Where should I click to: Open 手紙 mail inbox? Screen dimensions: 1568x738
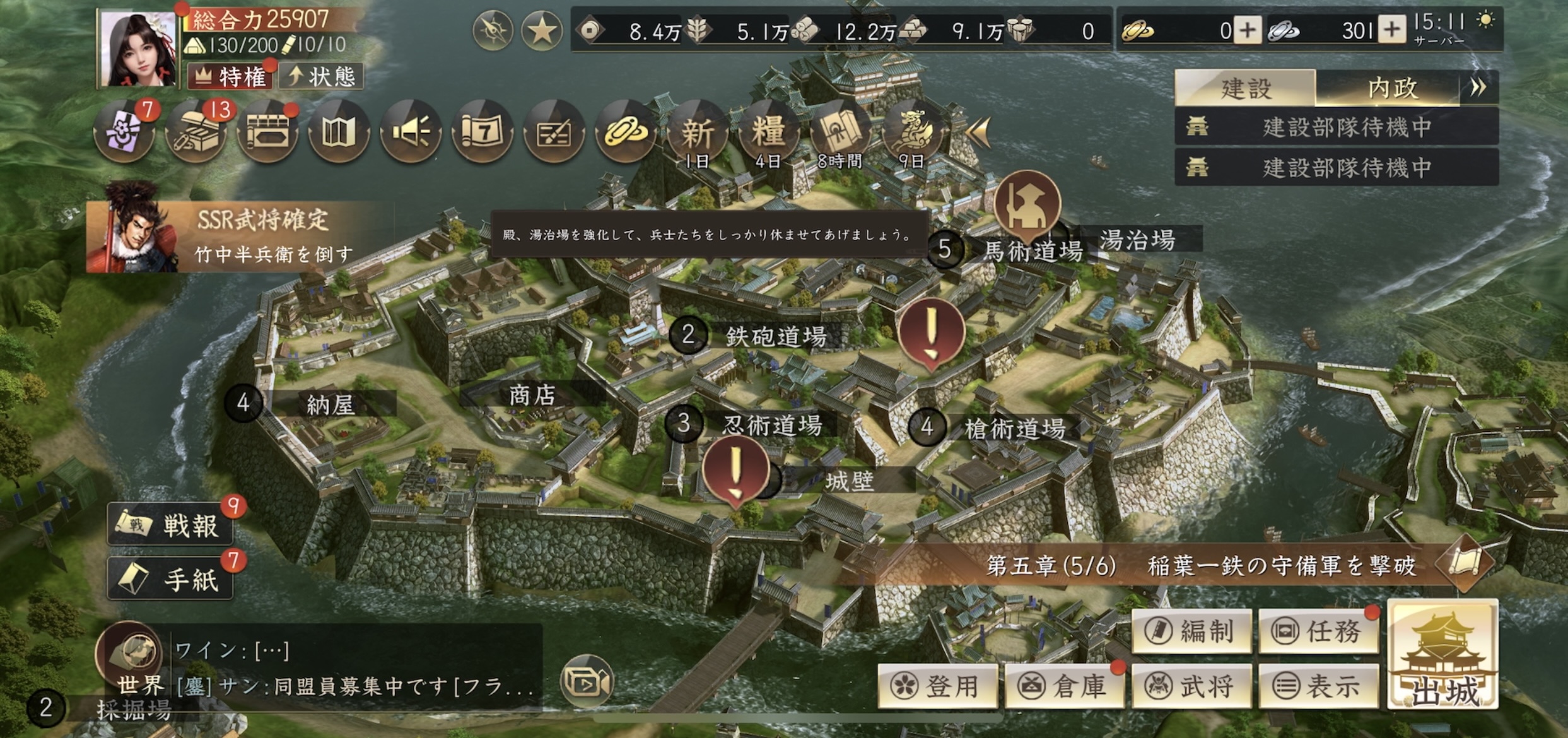[170, 579]
